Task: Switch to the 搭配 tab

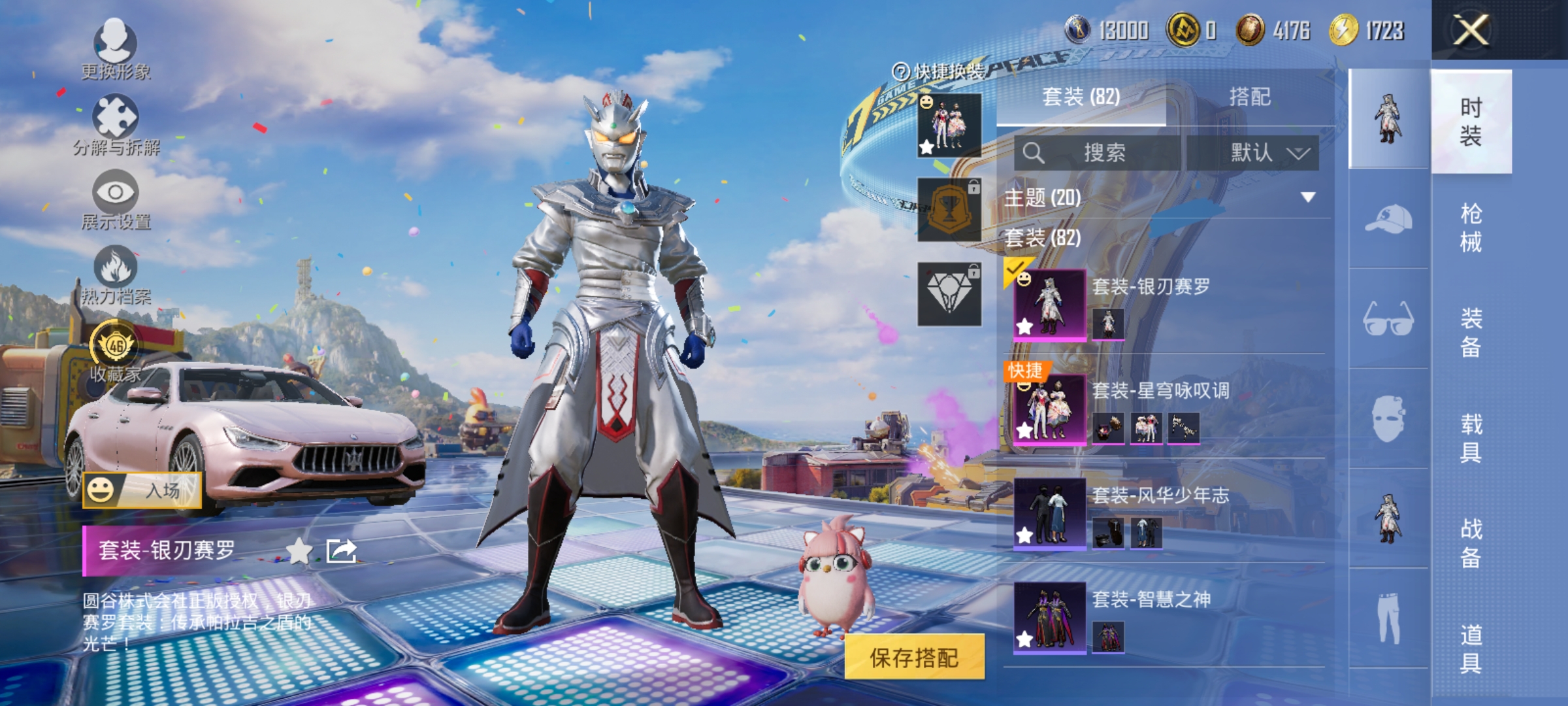Action: coord(1250,97)
